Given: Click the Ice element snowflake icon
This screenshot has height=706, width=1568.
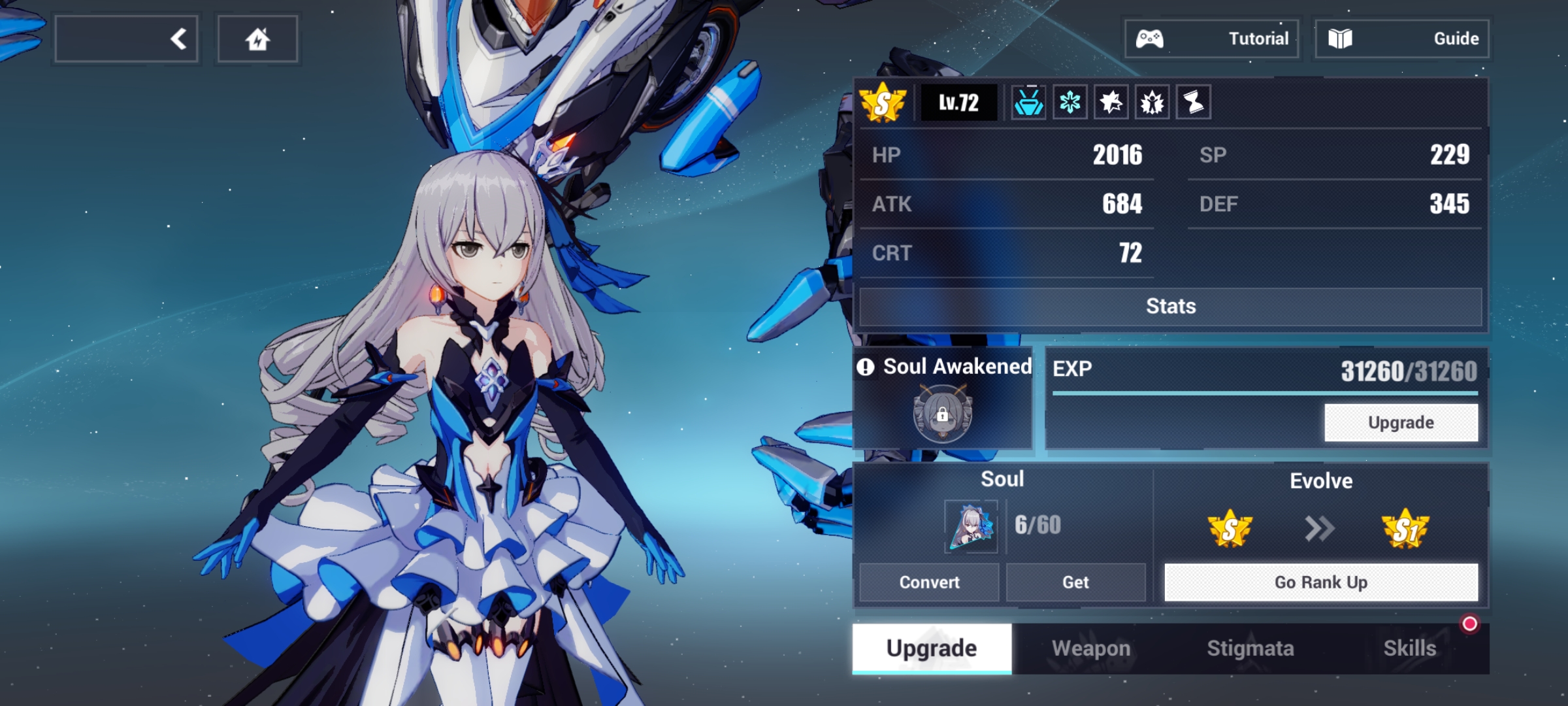Looking at the screenshot, I should [1070, 101].
